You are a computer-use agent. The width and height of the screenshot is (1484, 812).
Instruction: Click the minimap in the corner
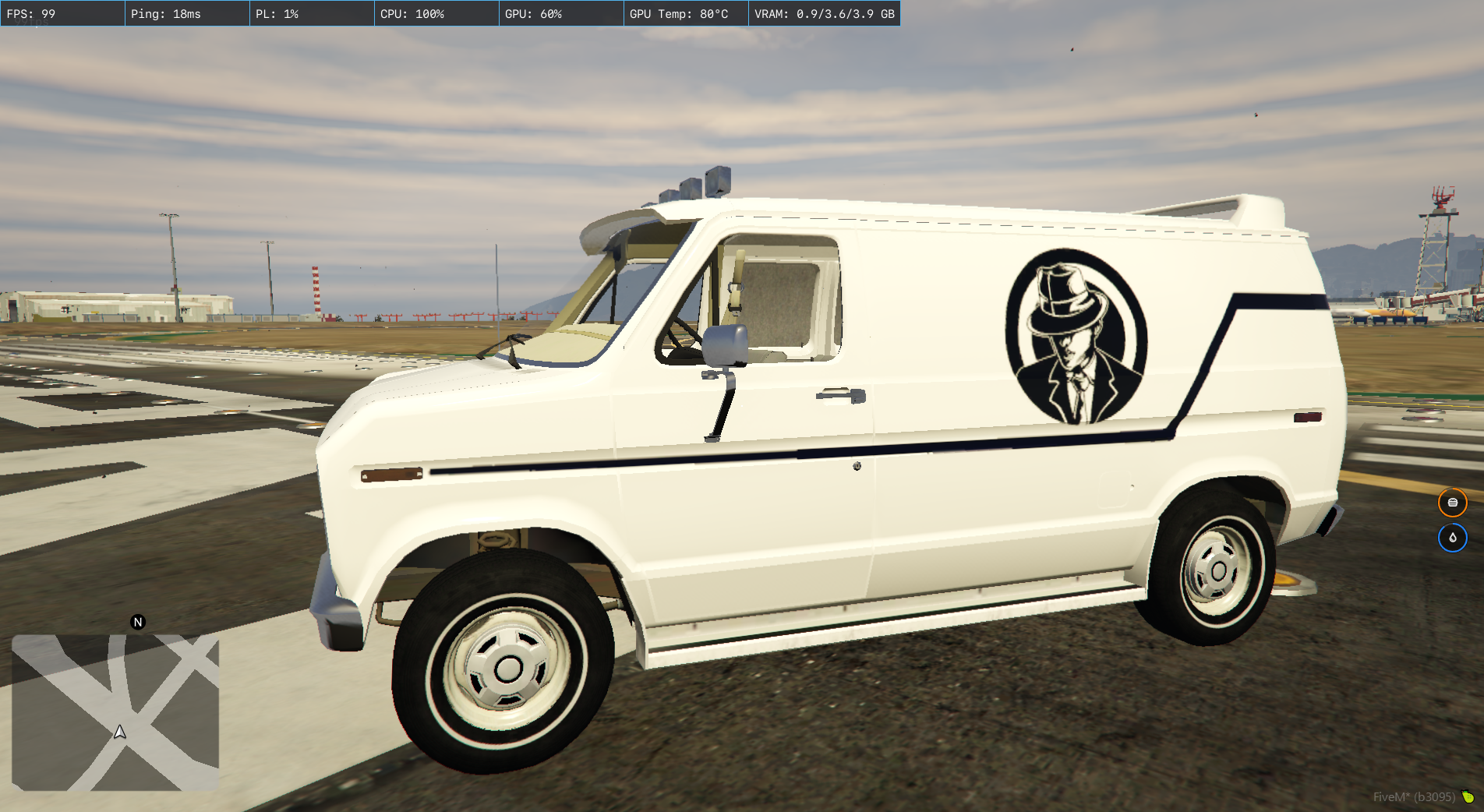(115, 712)
